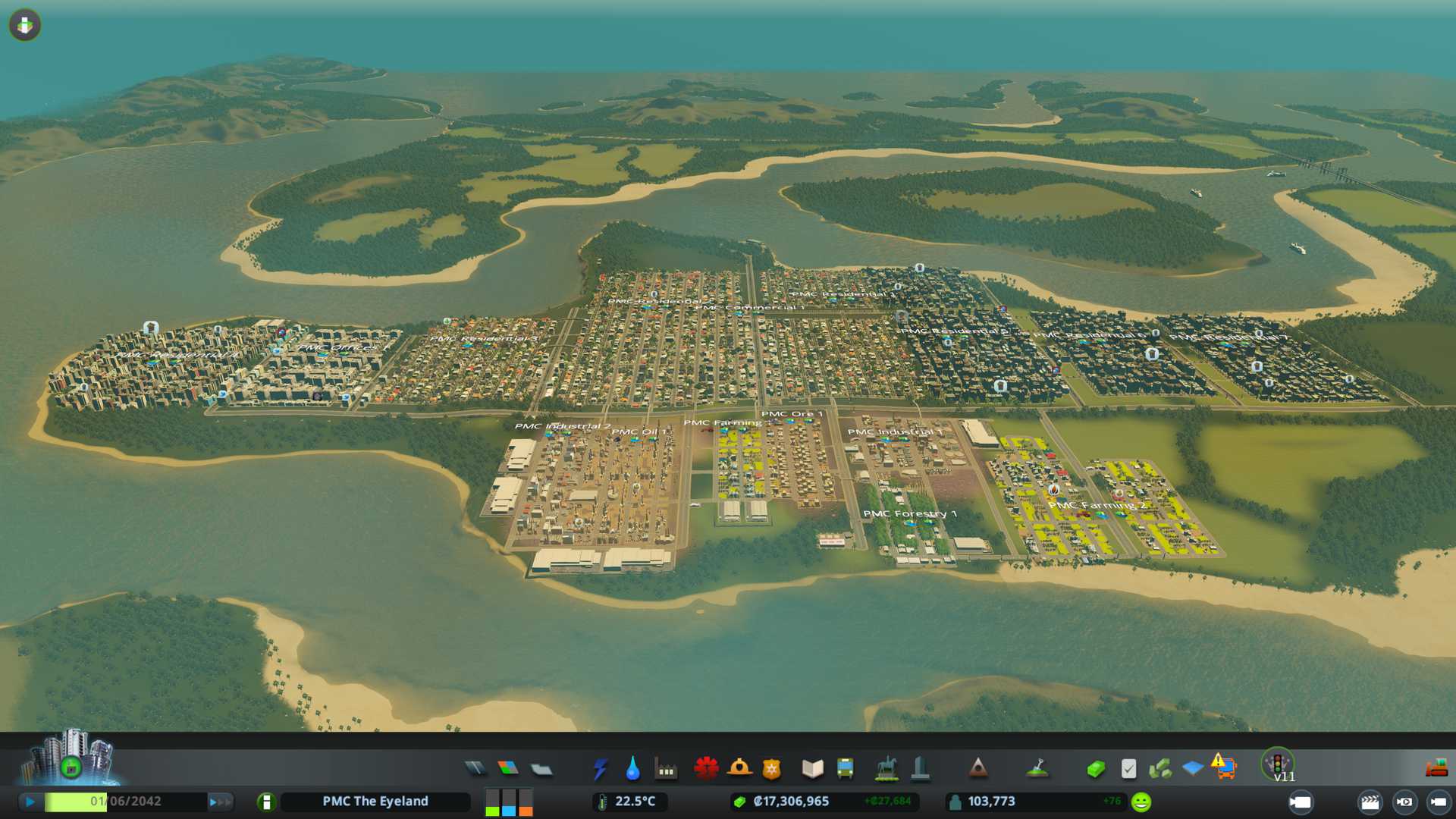Screen dimensions: 1456x819
Task: Open the Policies checkmark panel
Action: [1128, 769]
